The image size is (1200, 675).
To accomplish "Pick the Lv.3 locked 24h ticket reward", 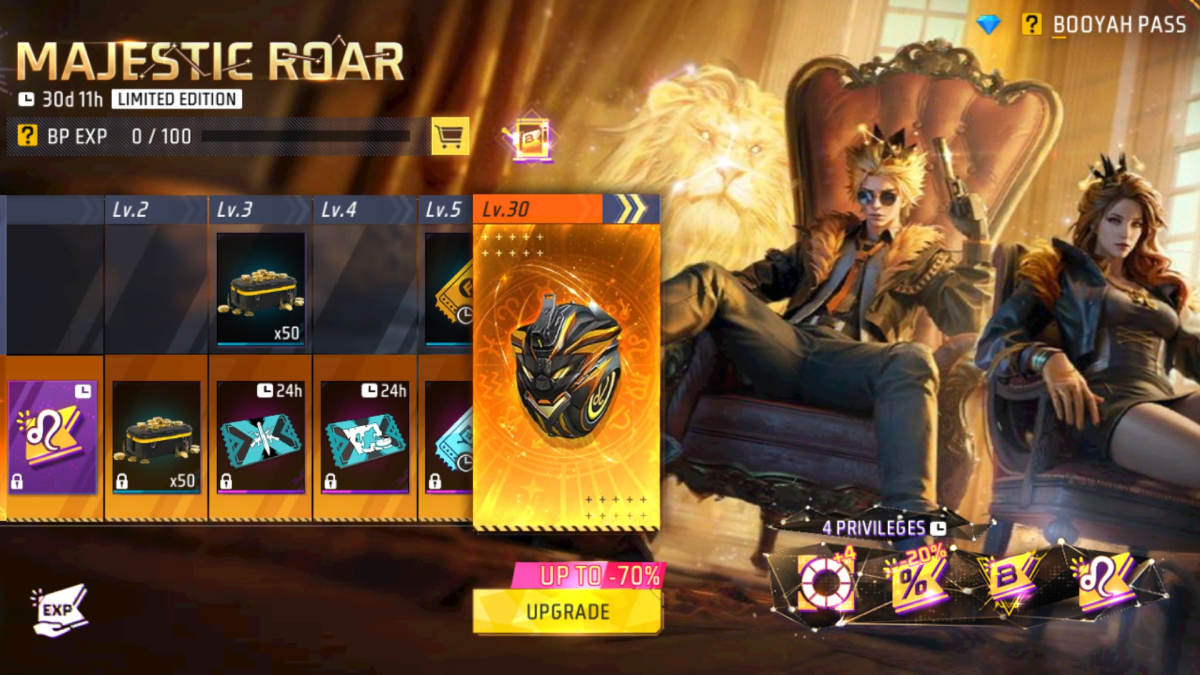I will 260,437.
